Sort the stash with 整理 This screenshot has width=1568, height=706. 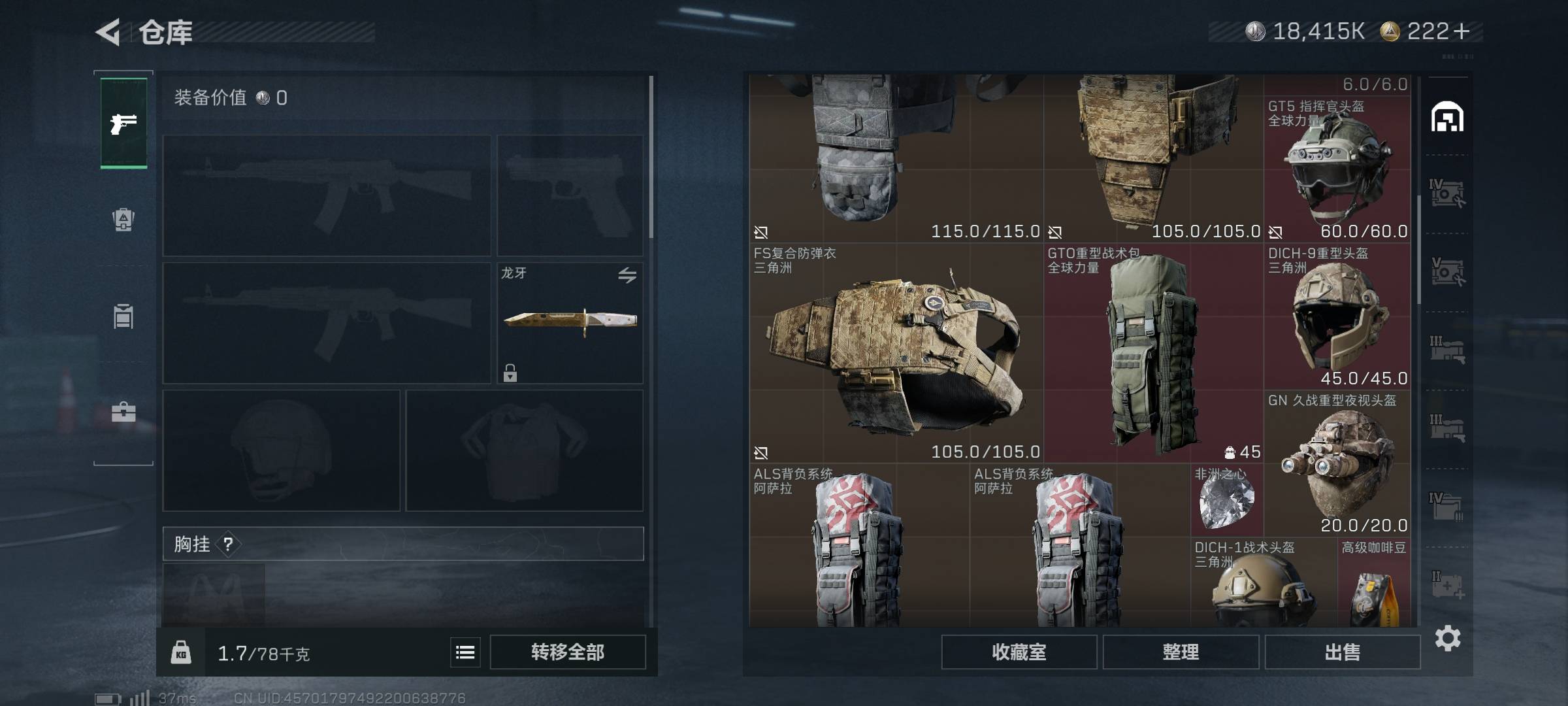click(x=1180, y=652)
